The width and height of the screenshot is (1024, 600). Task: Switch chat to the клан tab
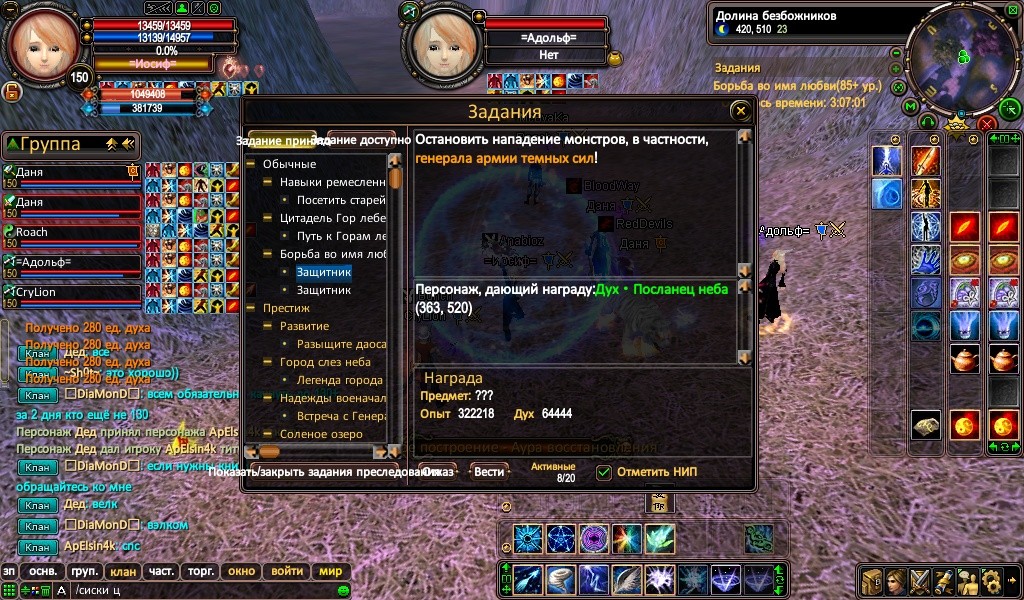123,572
